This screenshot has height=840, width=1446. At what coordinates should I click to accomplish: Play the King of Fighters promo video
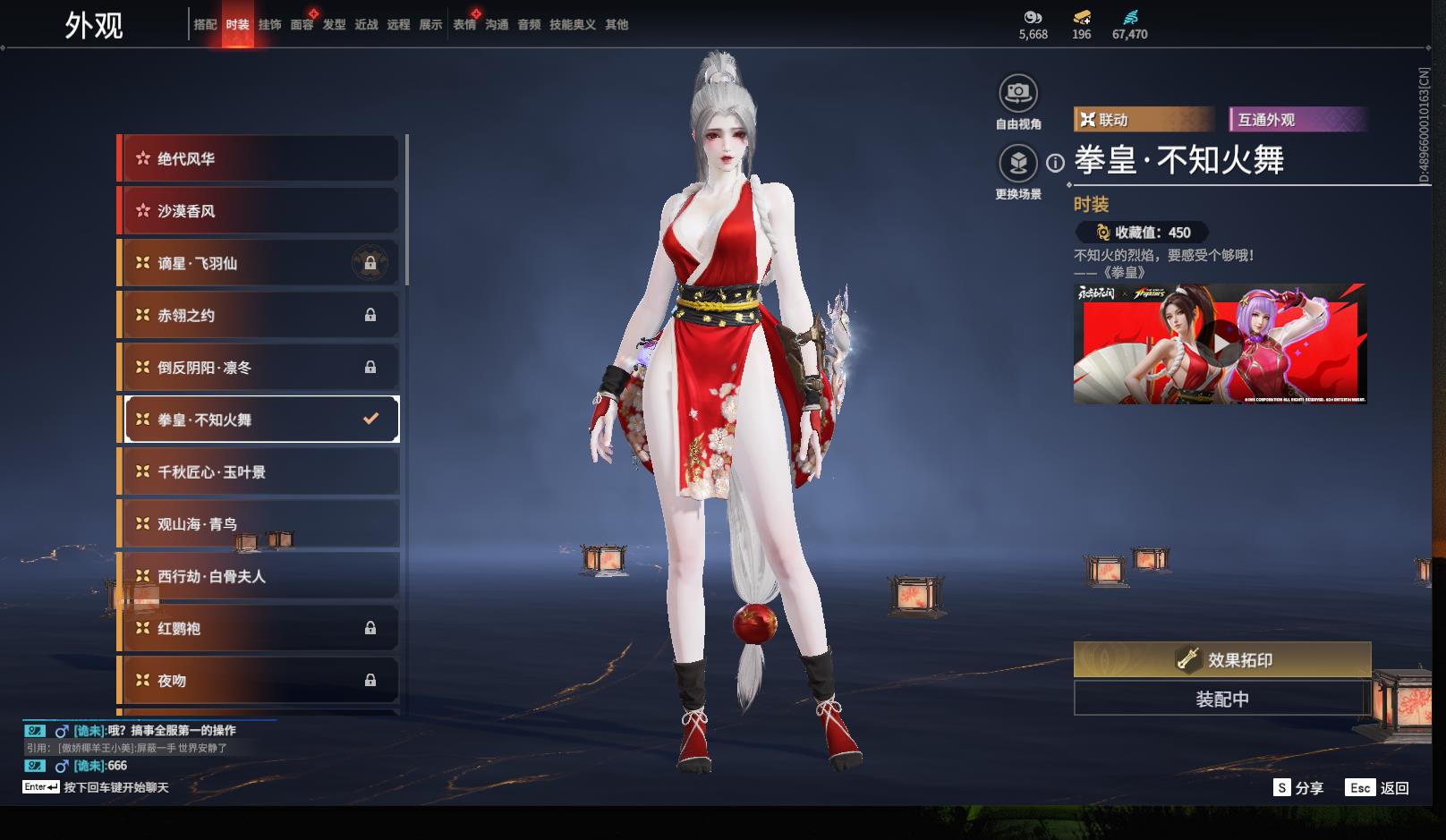point(1221,343)
